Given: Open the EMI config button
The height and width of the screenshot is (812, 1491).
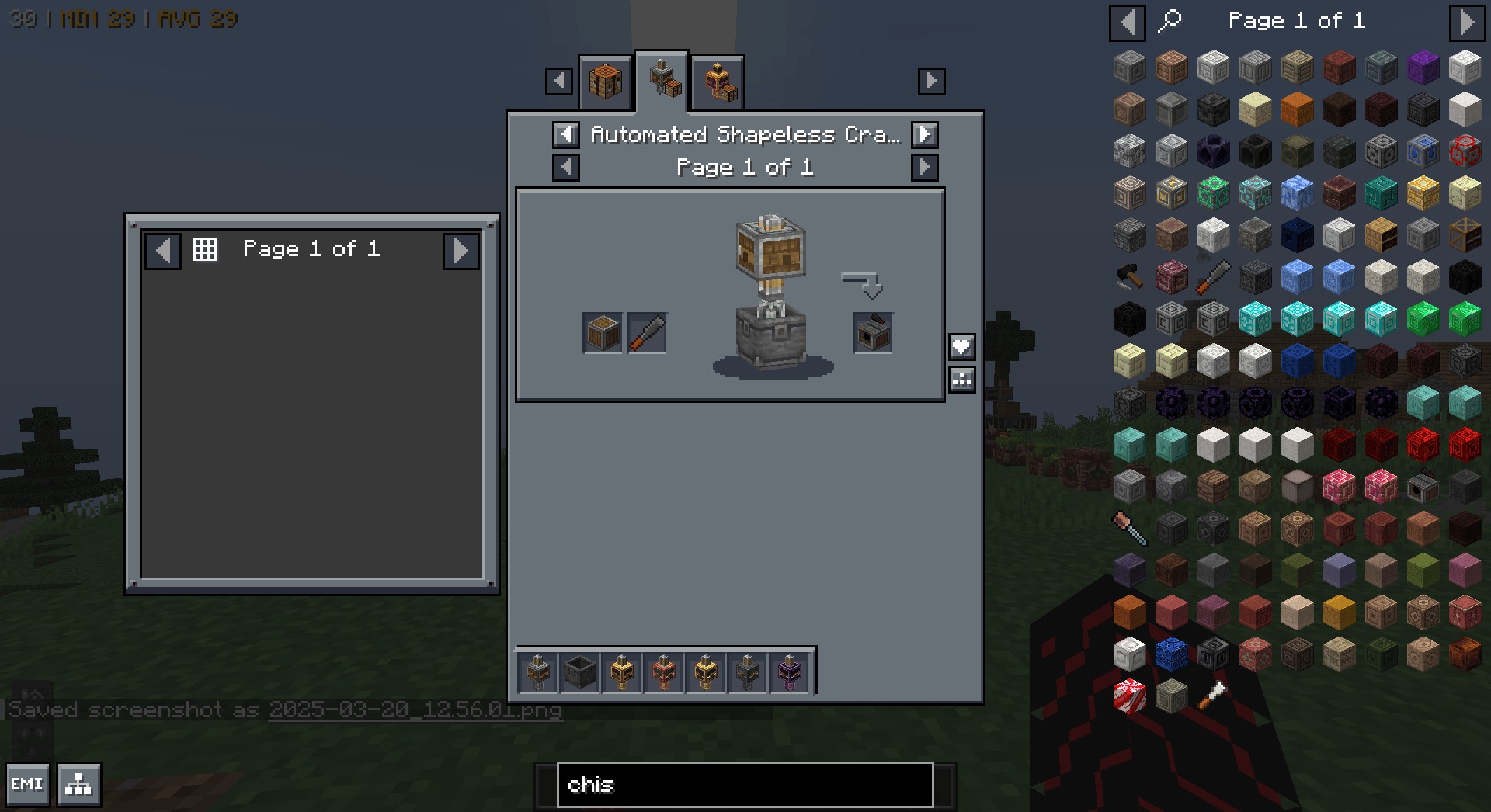Looking at the screenshot, I should point(27,785).
